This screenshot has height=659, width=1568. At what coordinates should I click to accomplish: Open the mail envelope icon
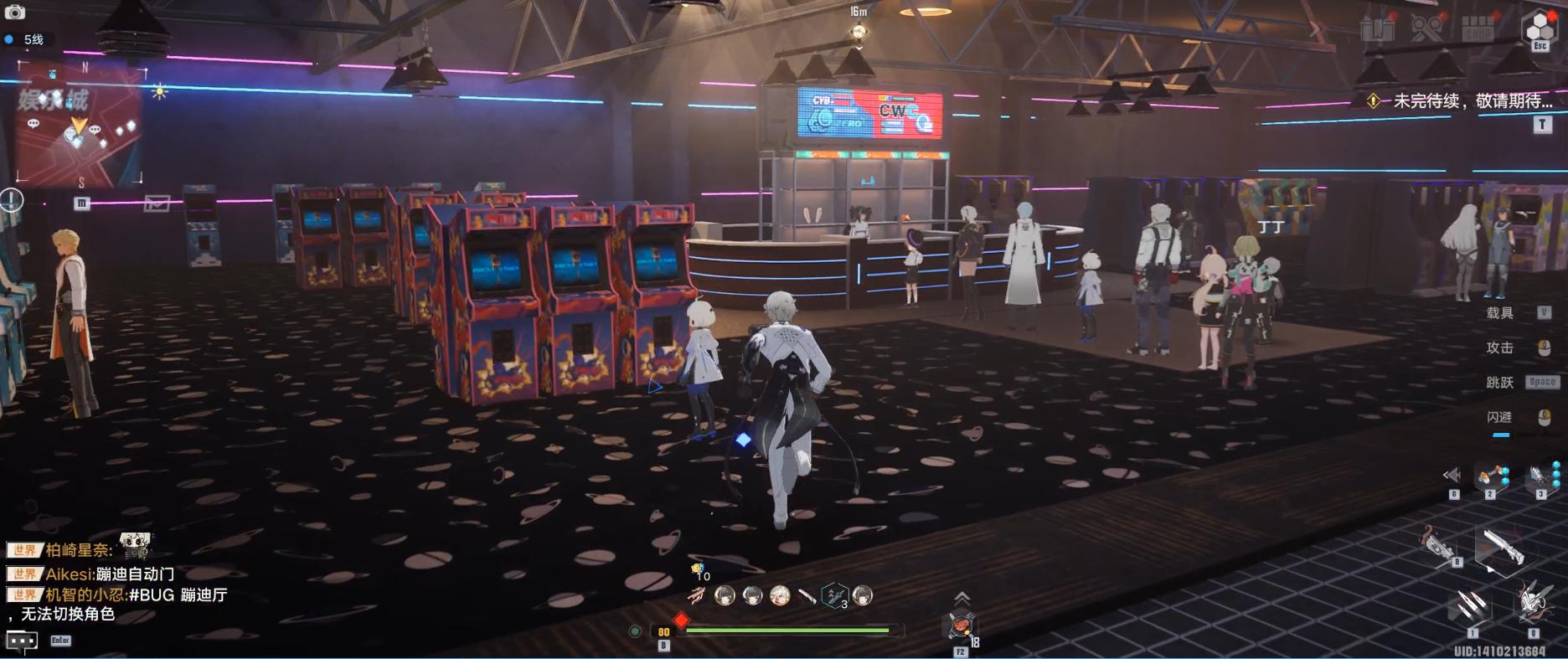click(157, 203)
